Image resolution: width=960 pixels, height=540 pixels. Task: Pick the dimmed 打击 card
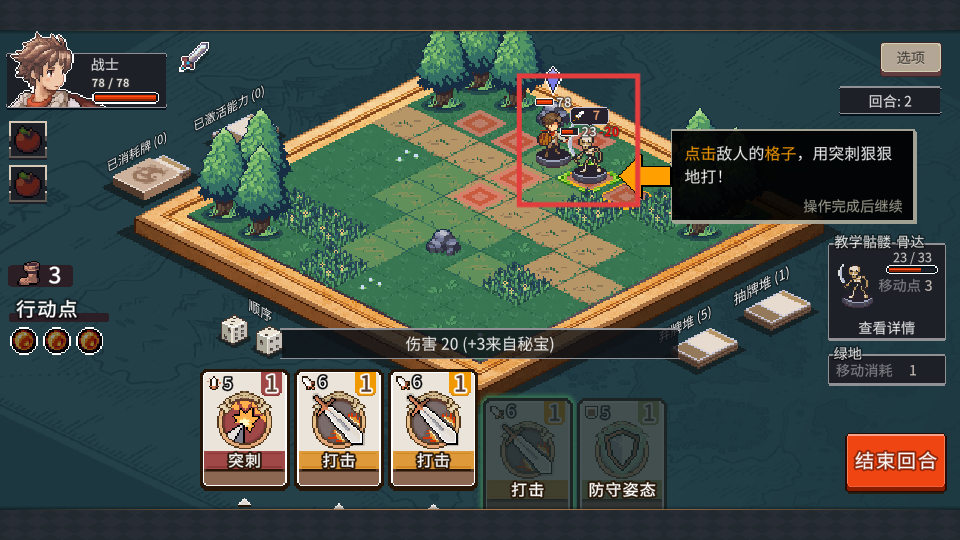pos(527,451)
